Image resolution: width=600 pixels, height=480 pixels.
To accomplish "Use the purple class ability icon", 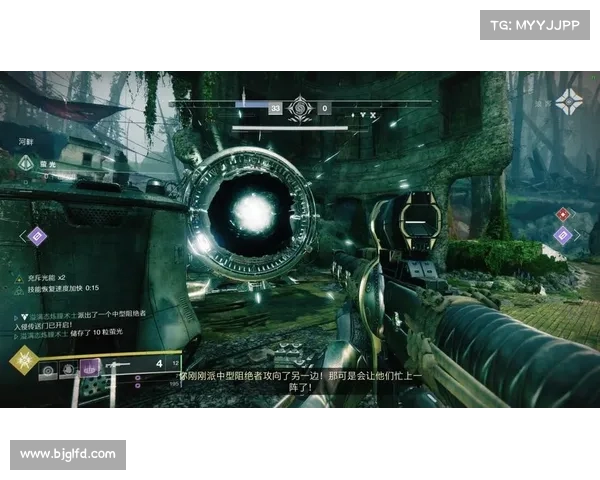I will (x=88, y=368).
